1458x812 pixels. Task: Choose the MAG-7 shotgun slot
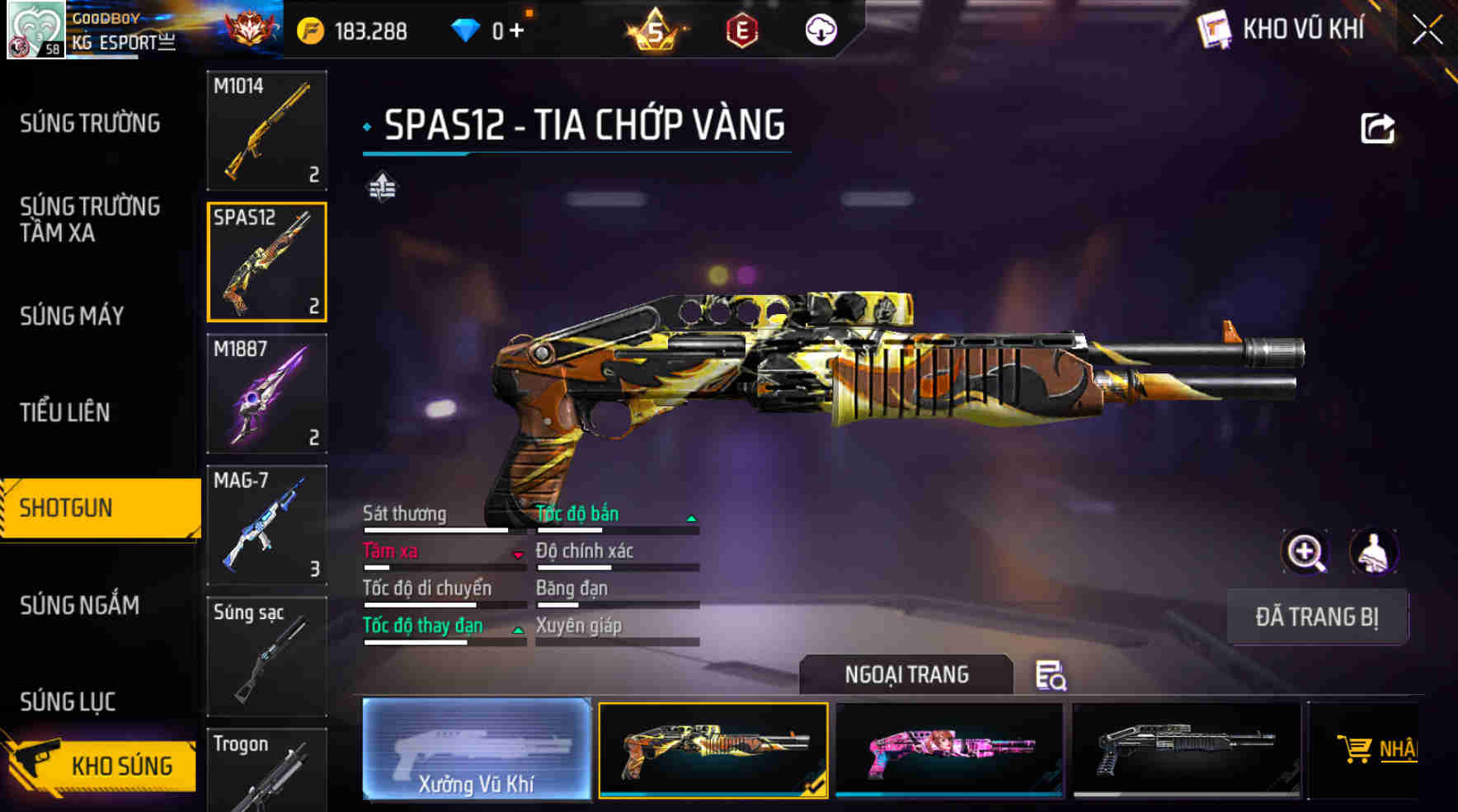point(266,525)
